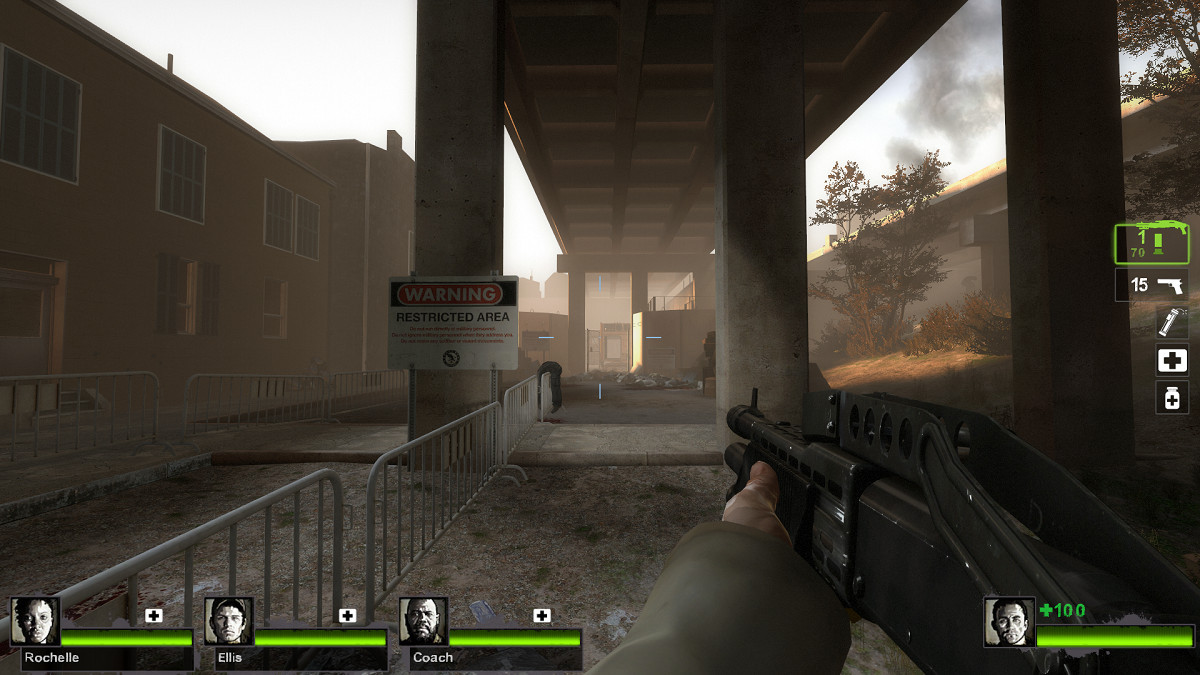Click Coach's teammate portrait
1200x675 pixels.
(x=424, y=621)
